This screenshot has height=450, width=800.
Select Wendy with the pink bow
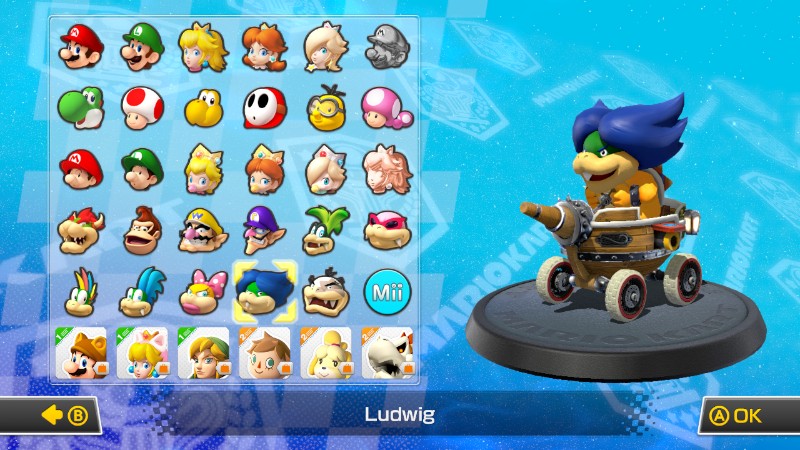tap(201, 291)
